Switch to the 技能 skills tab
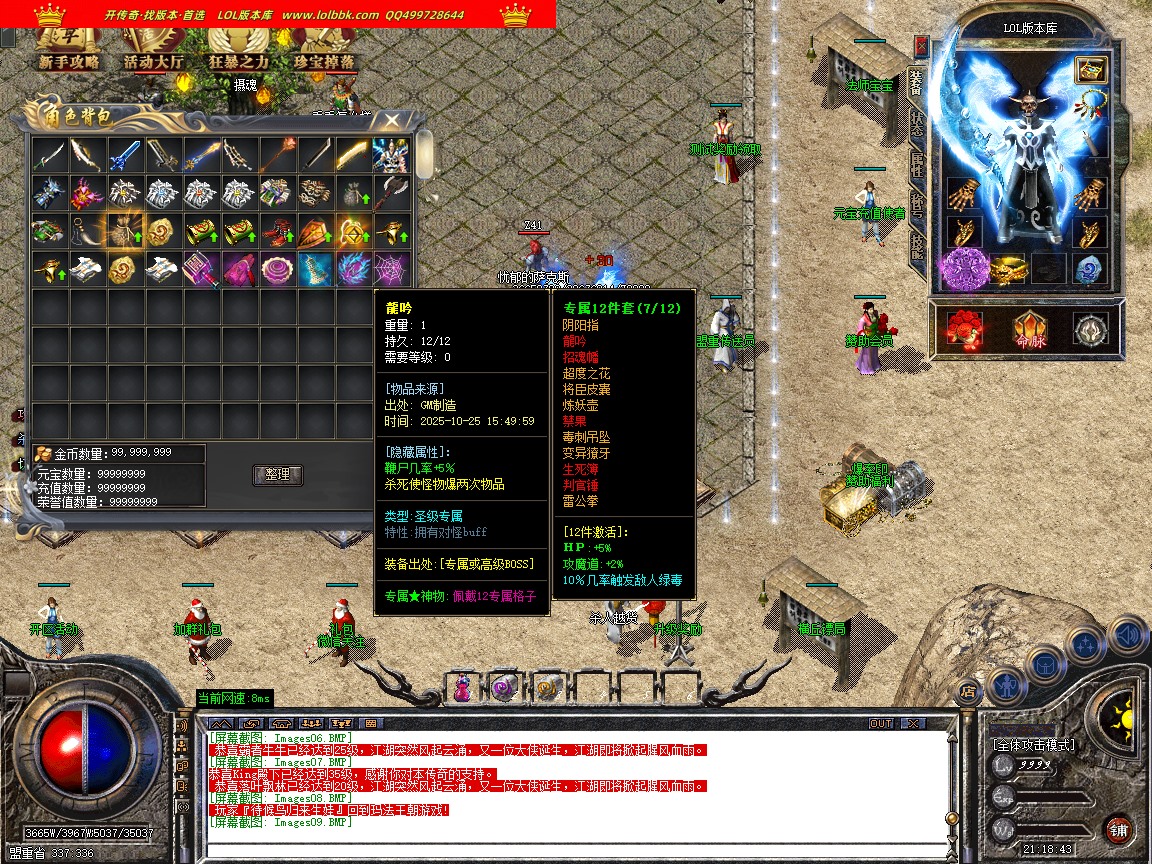This screenshot has width=1152, height=864. point(916,246)
